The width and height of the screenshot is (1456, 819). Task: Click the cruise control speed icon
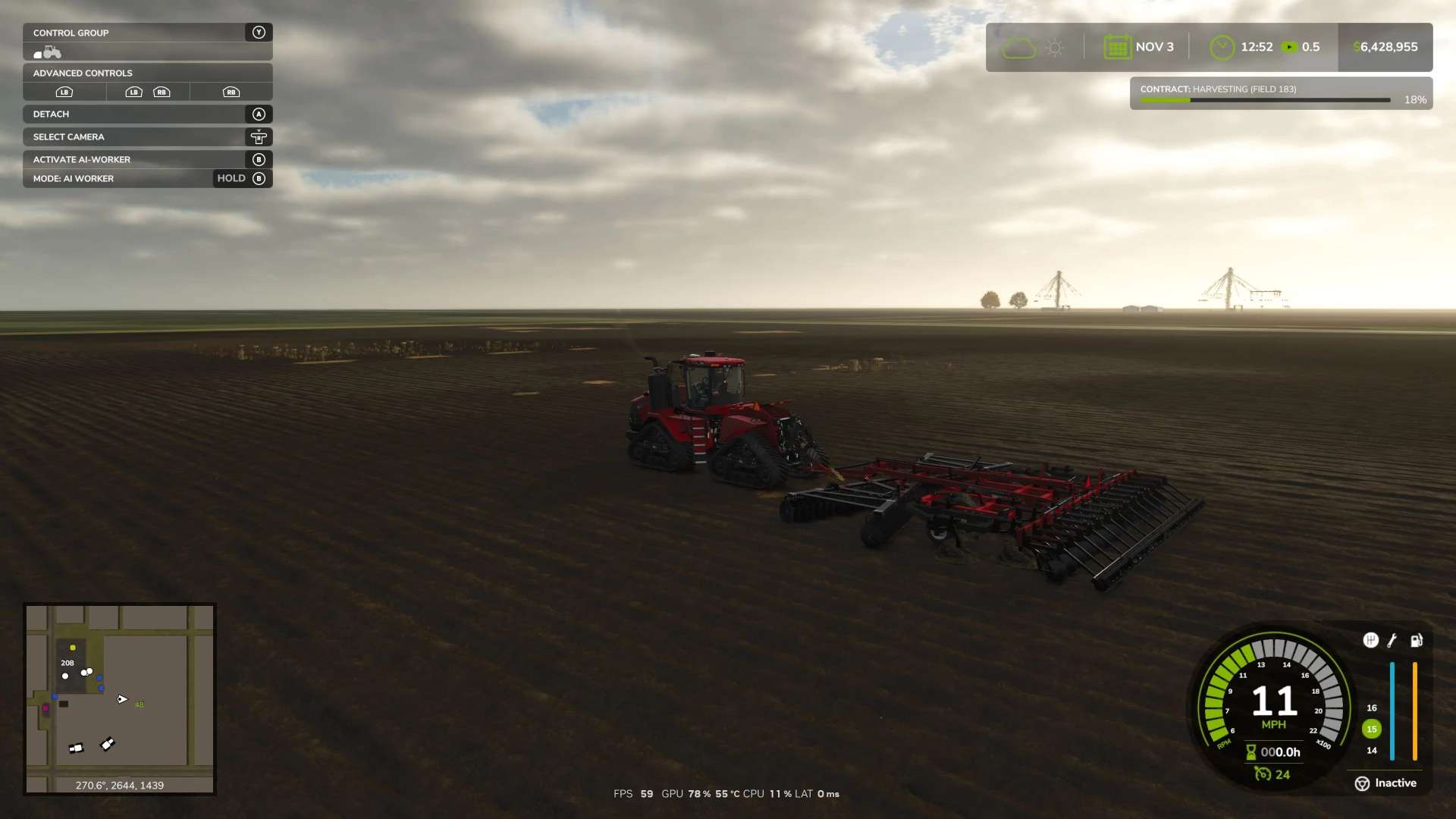(1263, 774)
